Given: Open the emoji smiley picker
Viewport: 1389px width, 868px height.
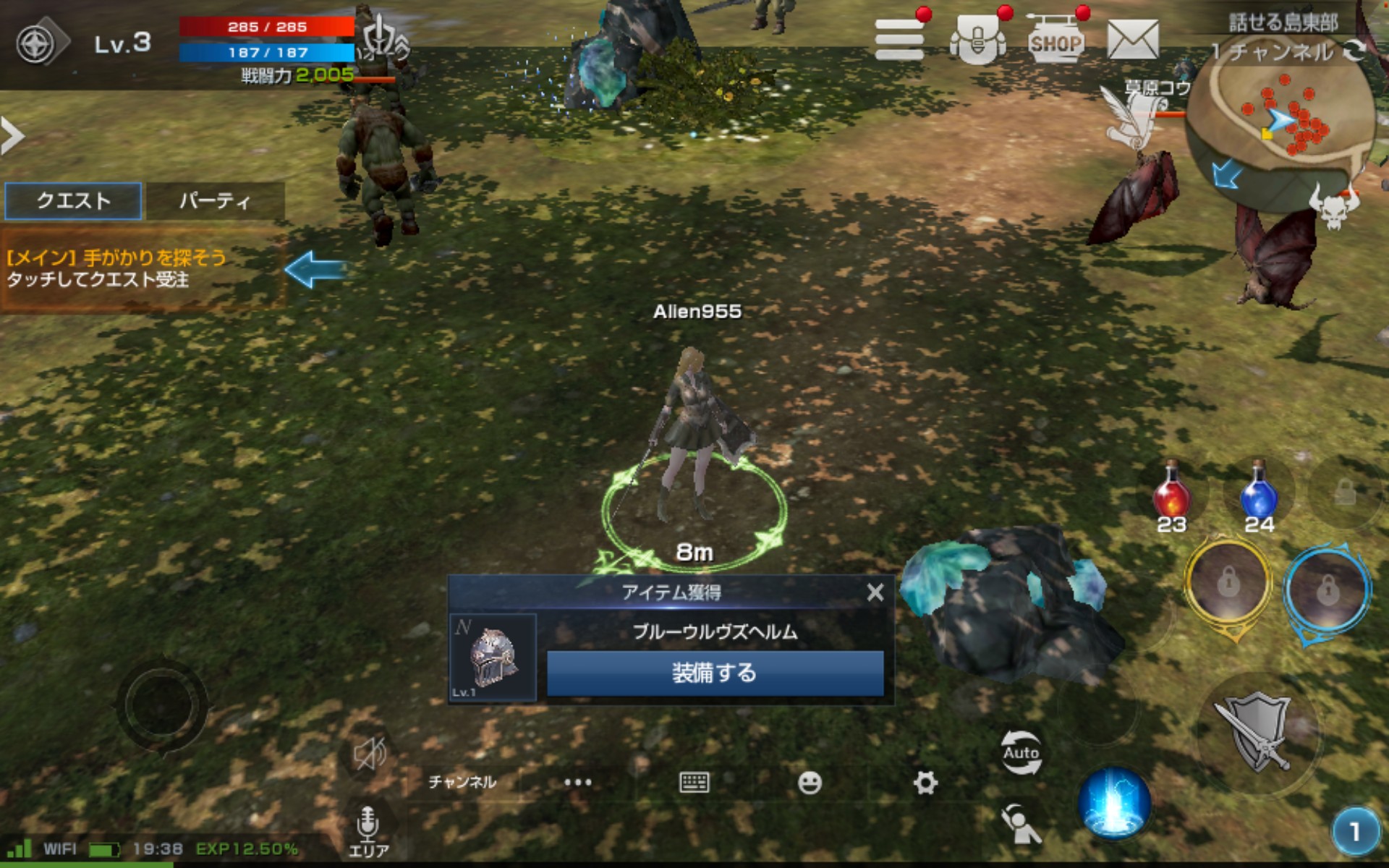Looking at the screenshot, I should pos(810,783).
